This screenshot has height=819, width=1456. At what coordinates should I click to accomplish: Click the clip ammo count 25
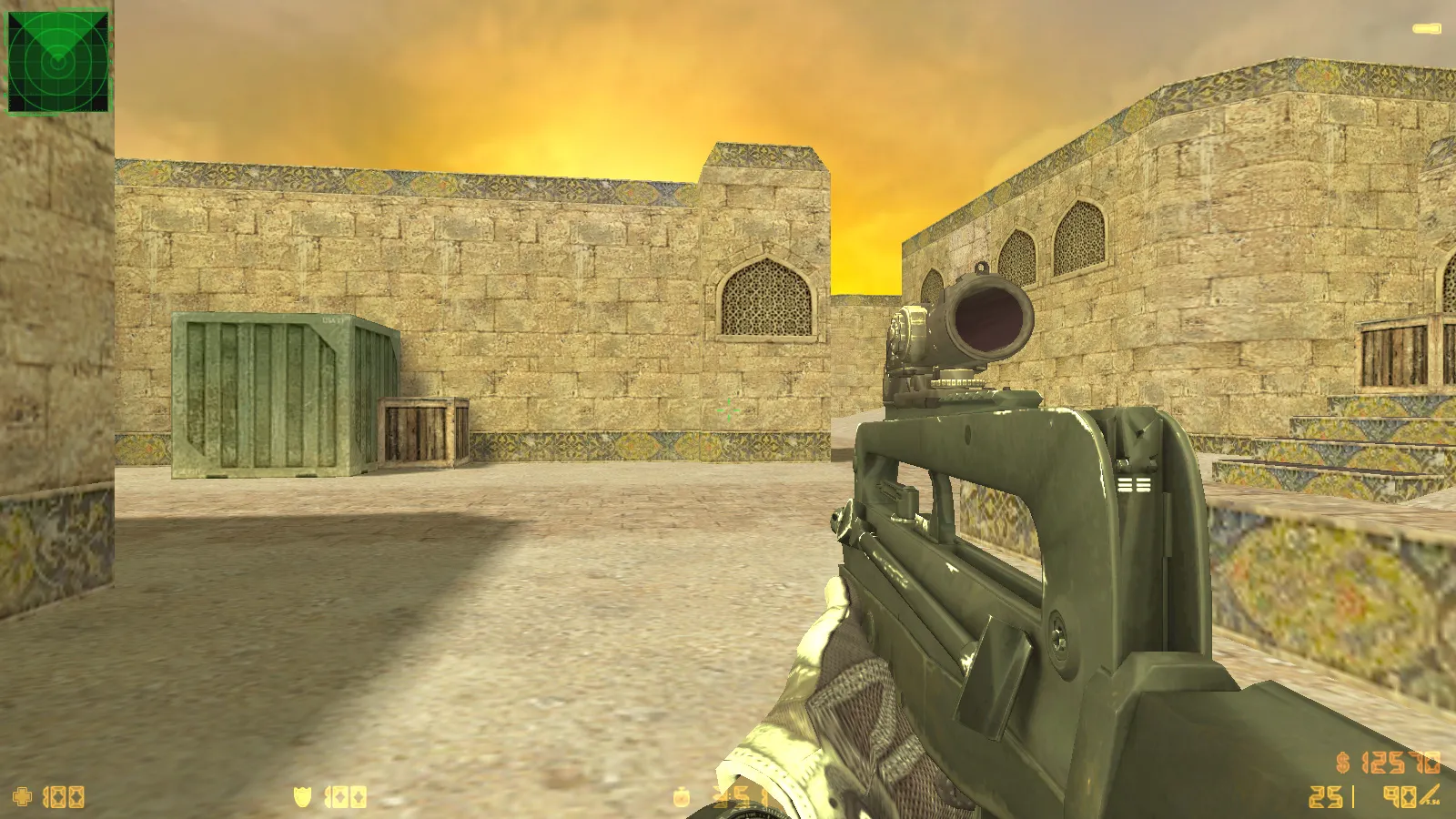[x=1325, y=796]
